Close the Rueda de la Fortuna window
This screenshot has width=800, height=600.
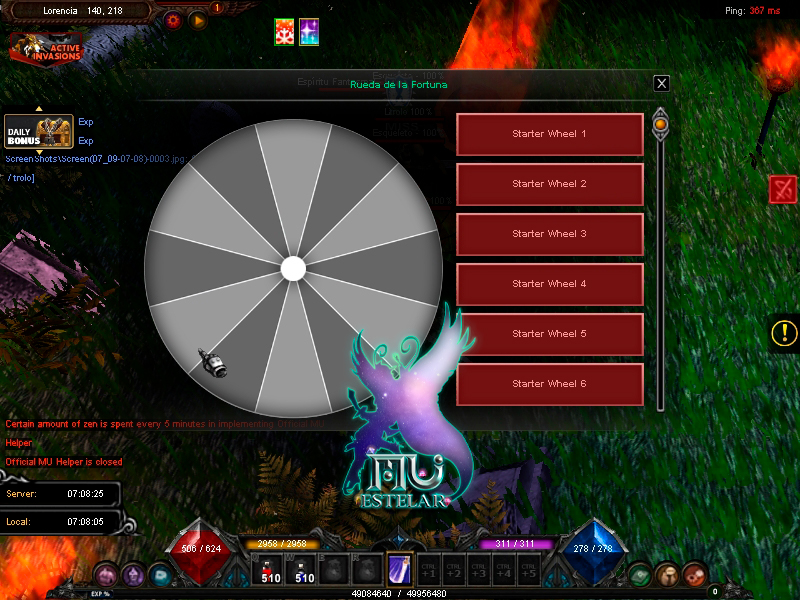pos(661,84)
